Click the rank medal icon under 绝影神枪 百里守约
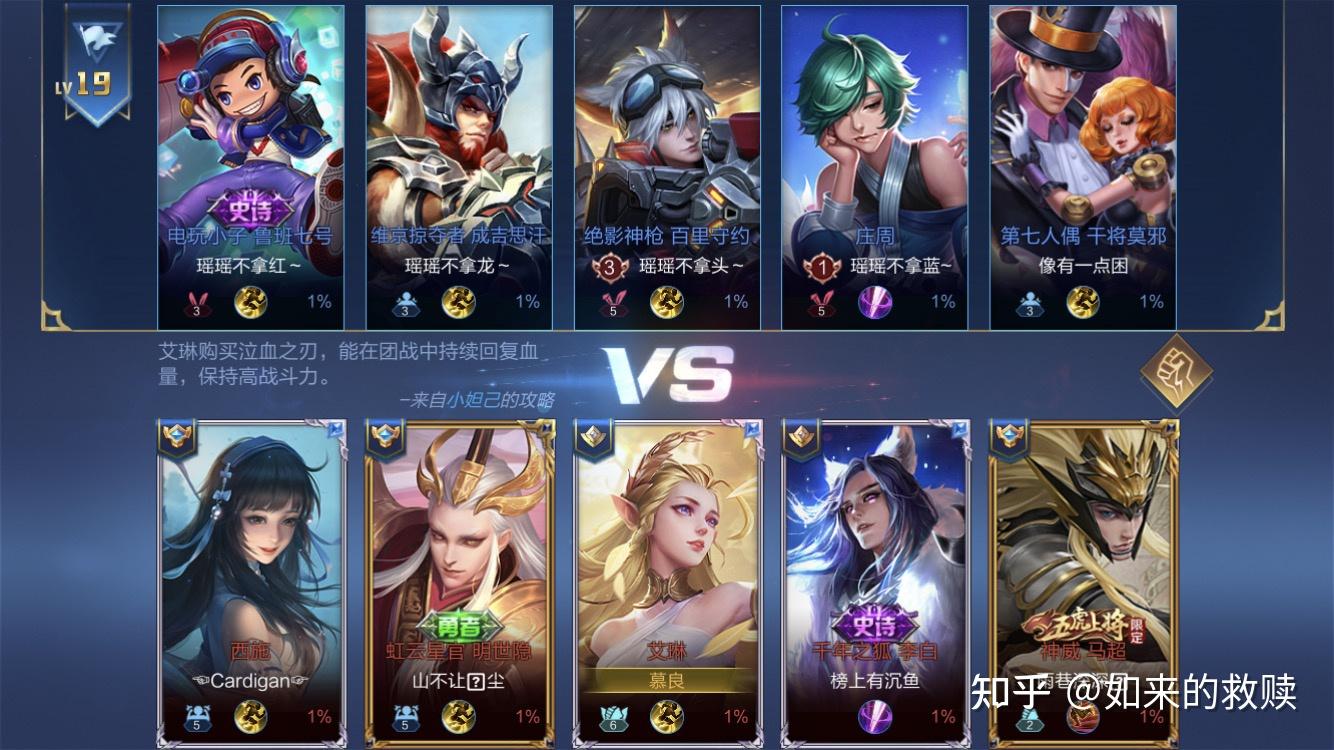The width and height of the screenshot is (1334, 750). click(x=611, y=268)
